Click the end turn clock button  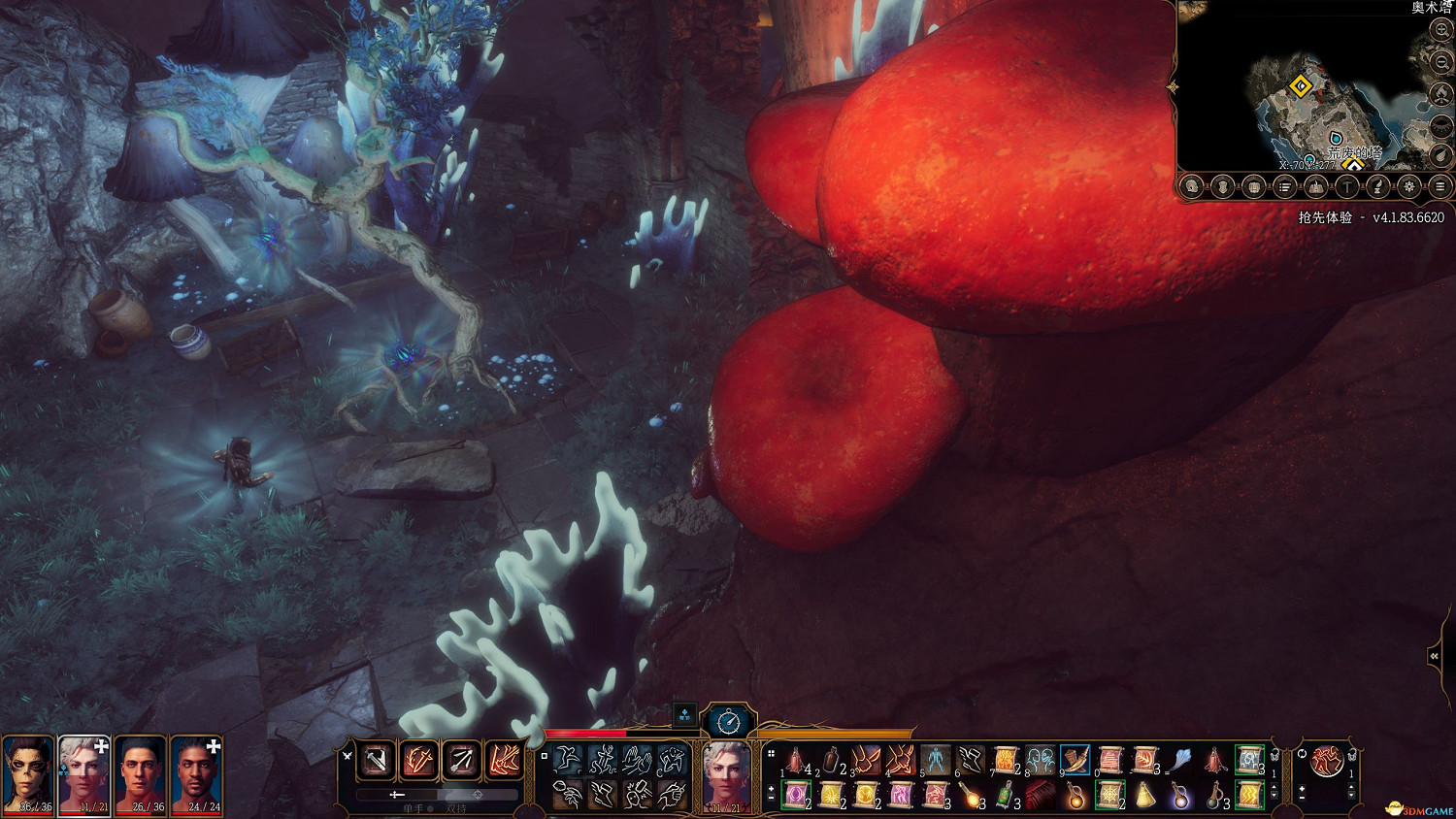click(728, 721)
